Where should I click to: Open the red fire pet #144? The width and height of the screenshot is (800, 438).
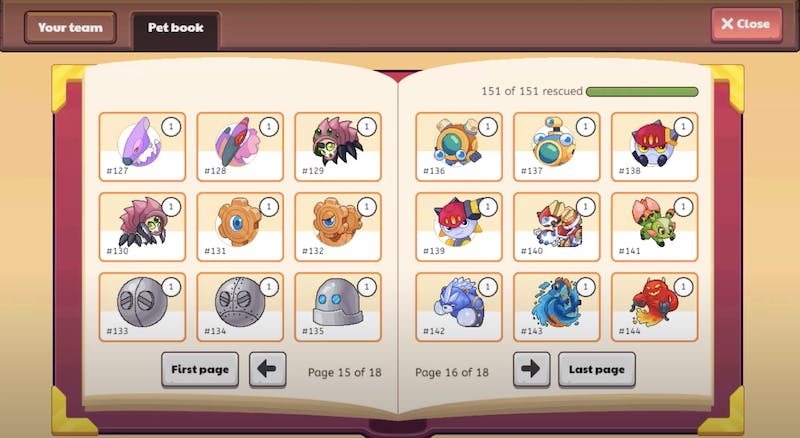655,307
